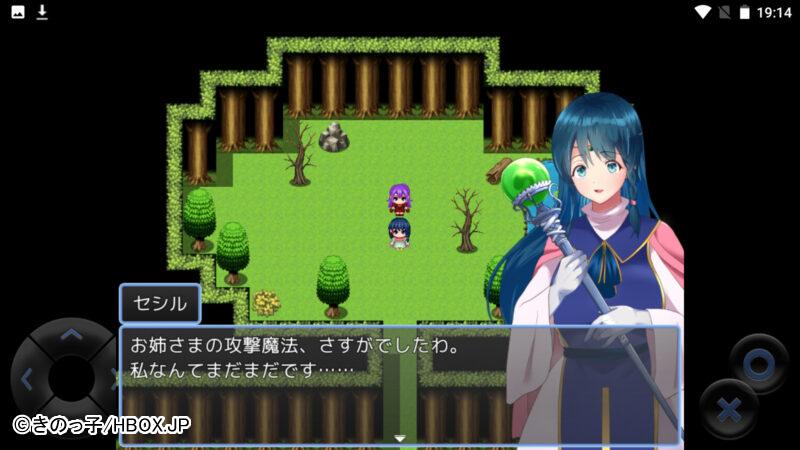Open the download notification in status bar

click(42, 12)
